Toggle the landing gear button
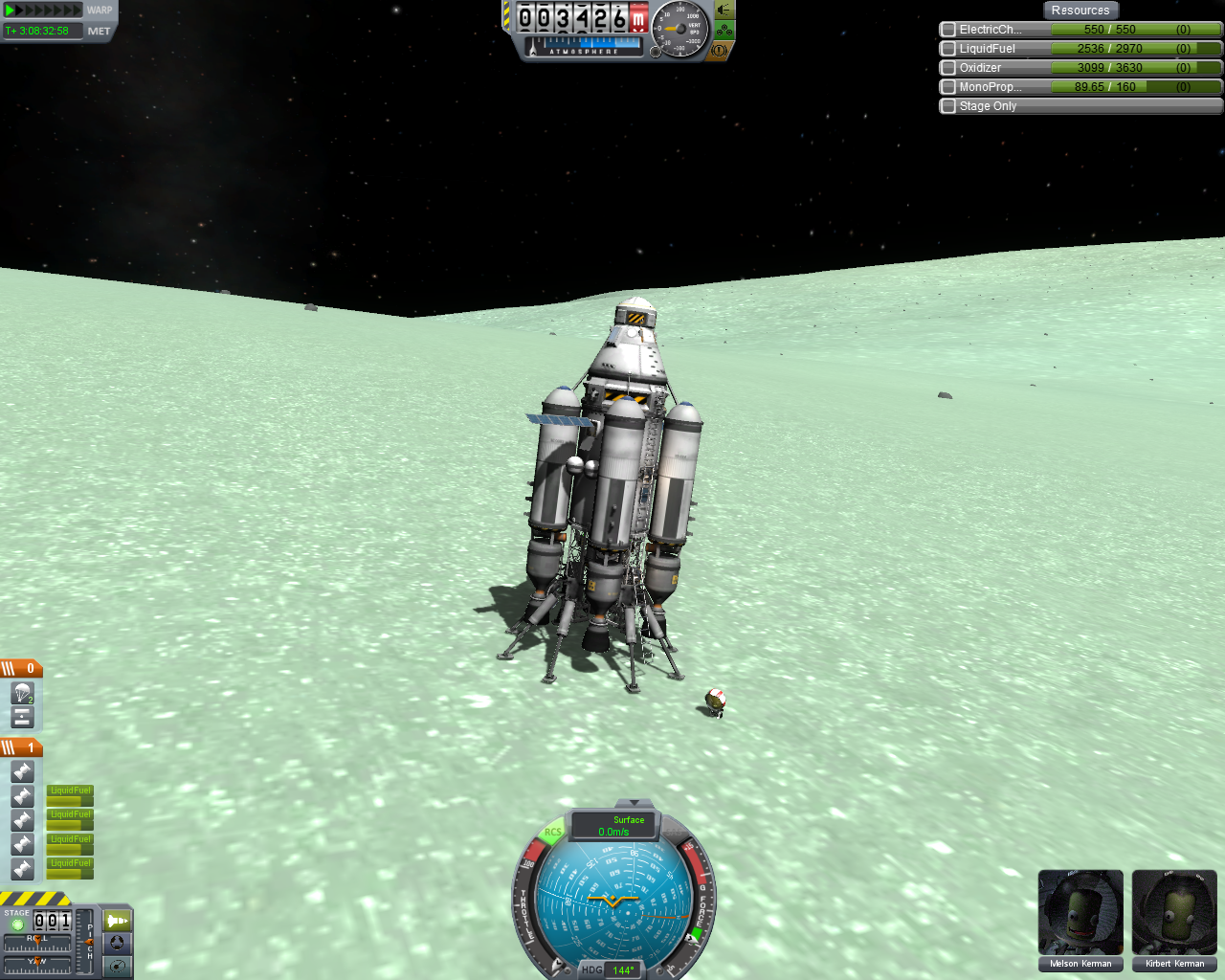Viewport: 1225px width, 980px height. (724, 31)
